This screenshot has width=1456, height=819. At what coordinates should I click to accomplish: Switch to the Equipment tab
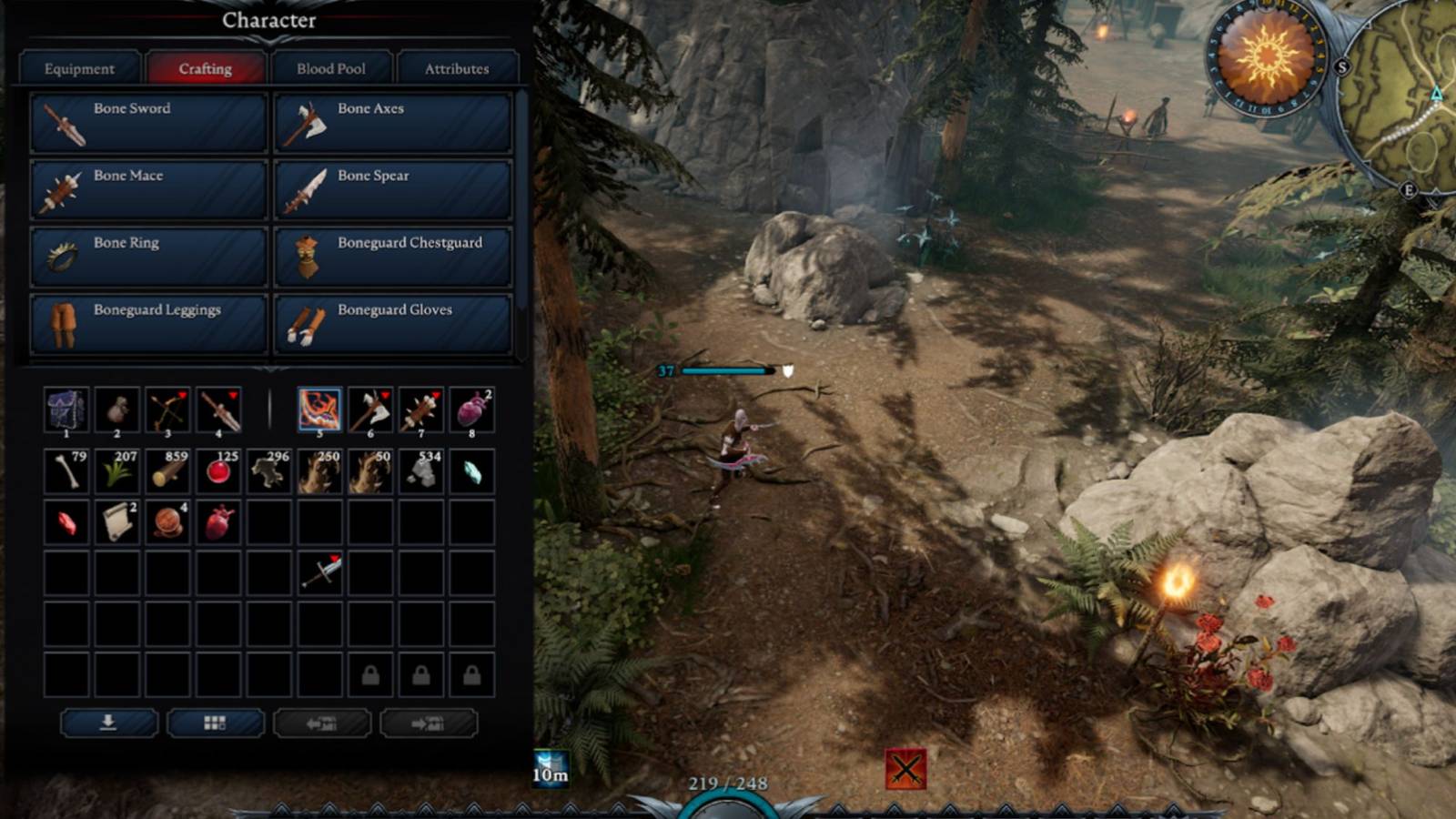pyautogui.click(x=81, y=68)
